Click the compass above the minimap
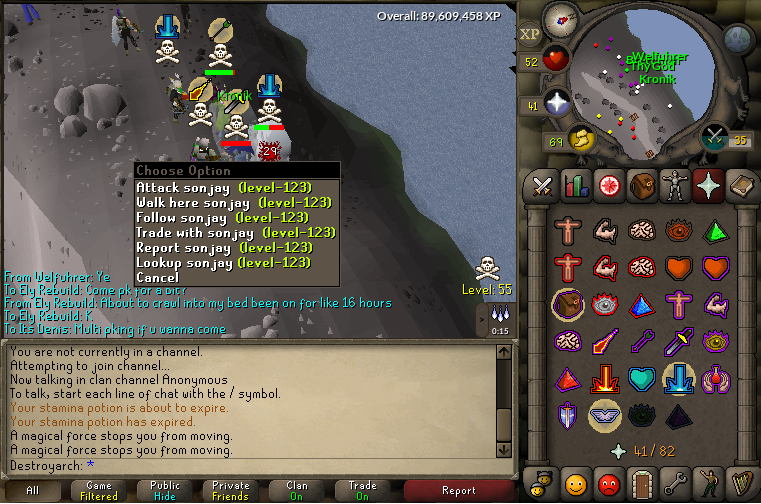761x504 pixels. click(x=559, y=19)
